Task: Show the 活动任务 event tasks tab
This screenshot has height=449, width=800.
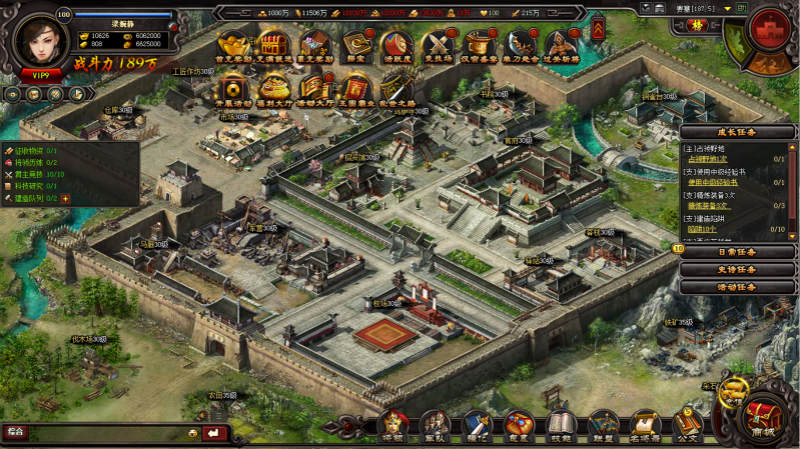Action: pyautogui.click(x=738, y=286)
